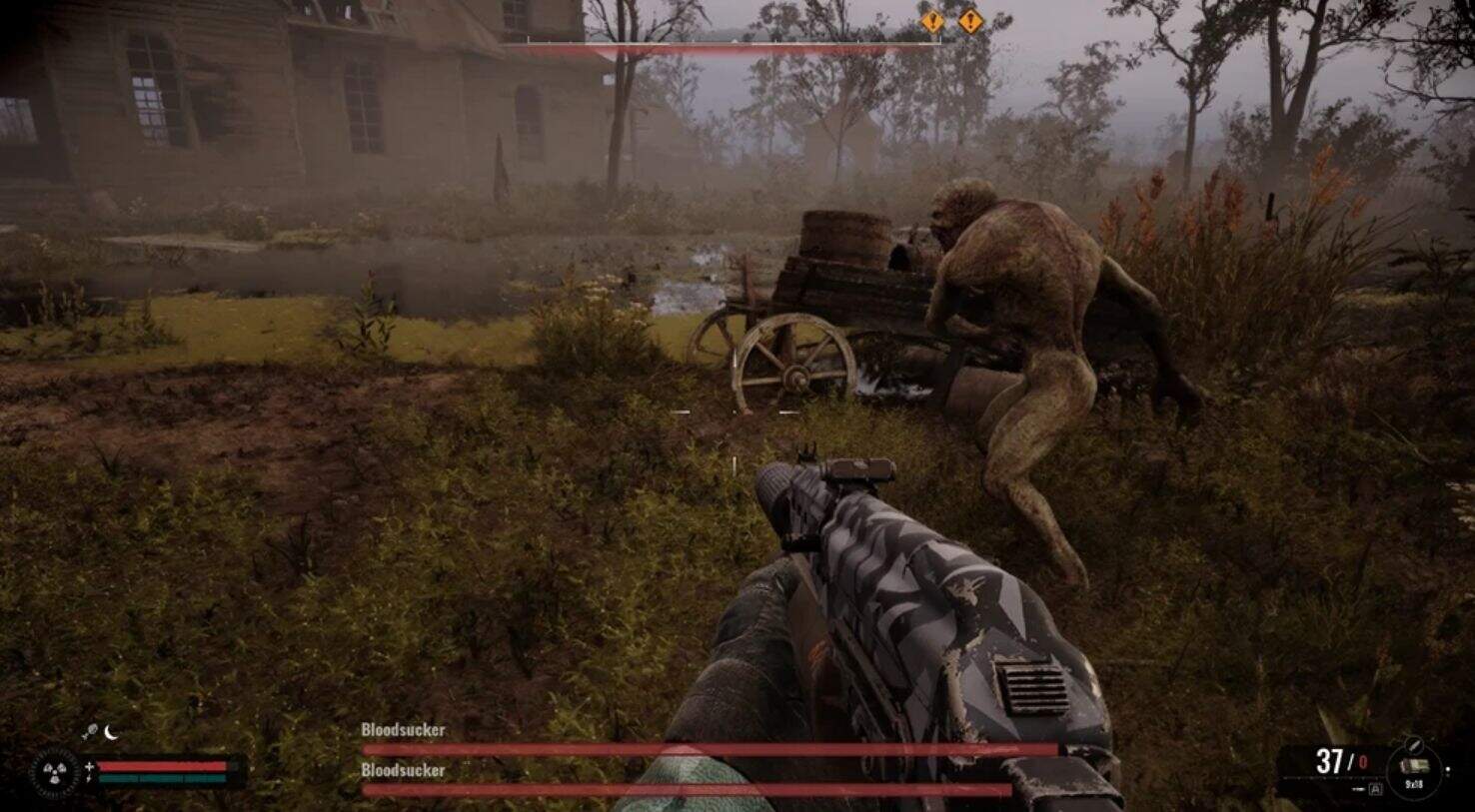This screenshot has height=812, width=1475.
Task: Click the radiation trefoil indicator icon
Action: (x=53, y=772)
